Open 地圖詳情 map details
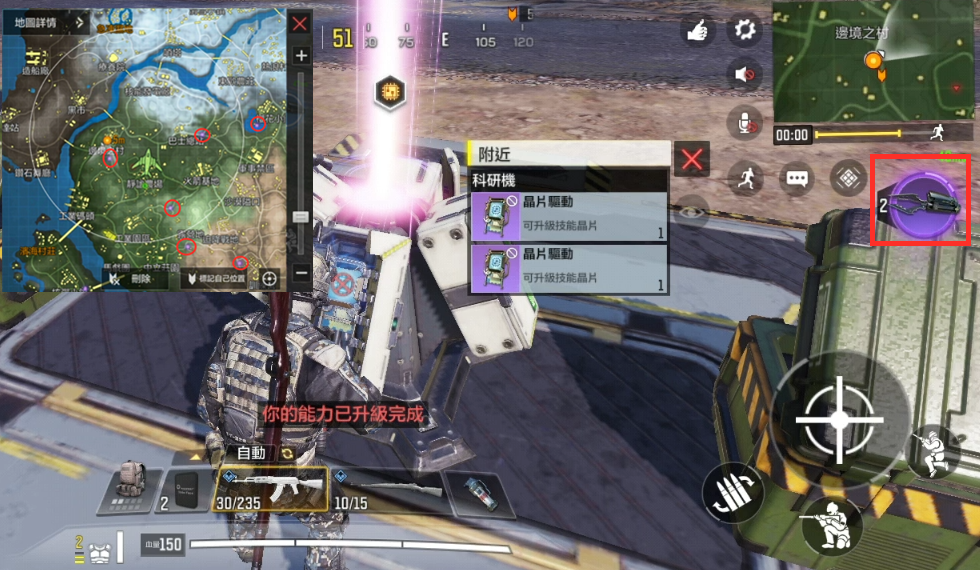Screen dimensions: 980x570 (x=30, y=21)
